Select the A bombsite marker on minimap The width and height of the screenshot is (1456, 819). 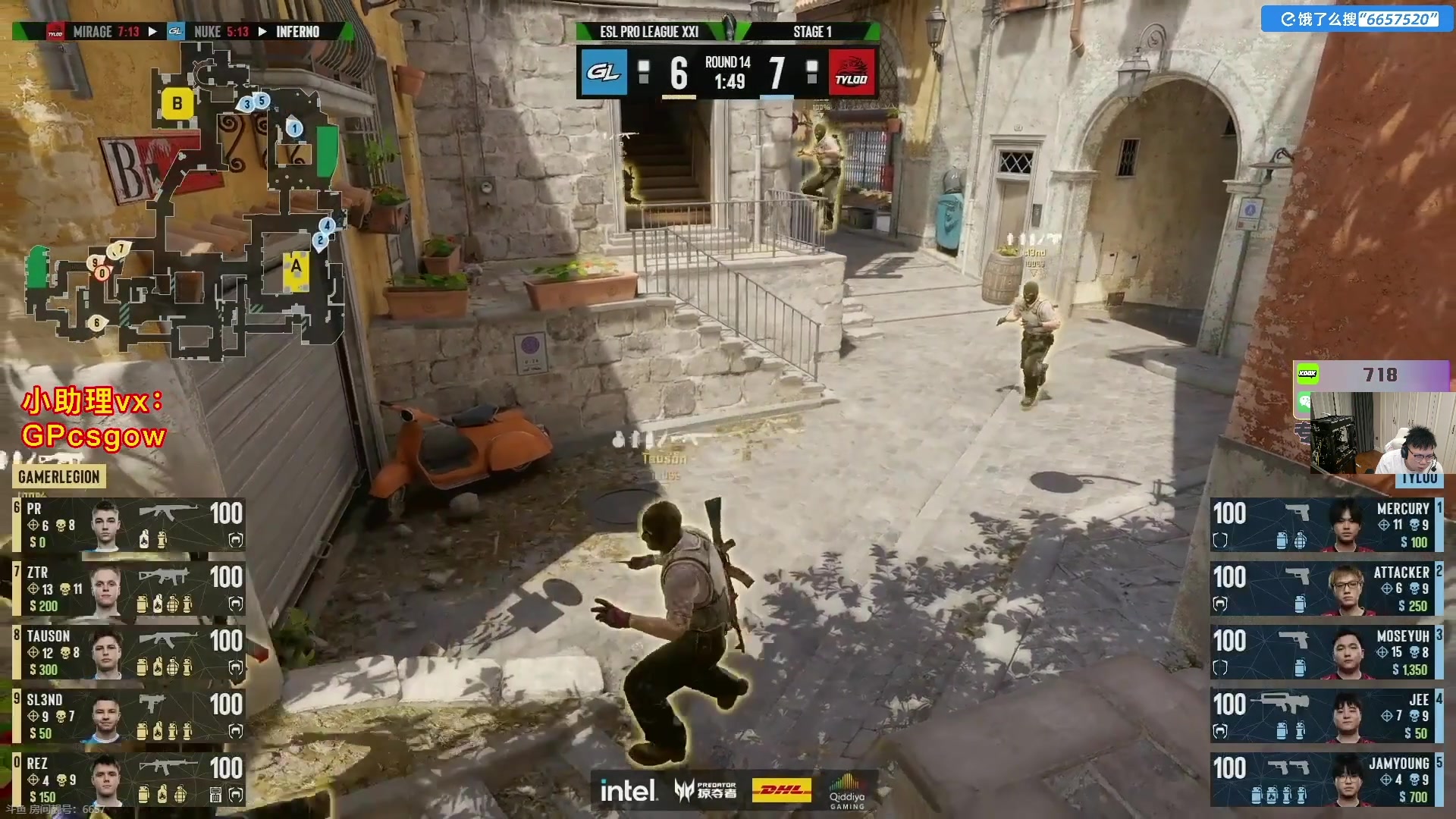pos(295,269)
